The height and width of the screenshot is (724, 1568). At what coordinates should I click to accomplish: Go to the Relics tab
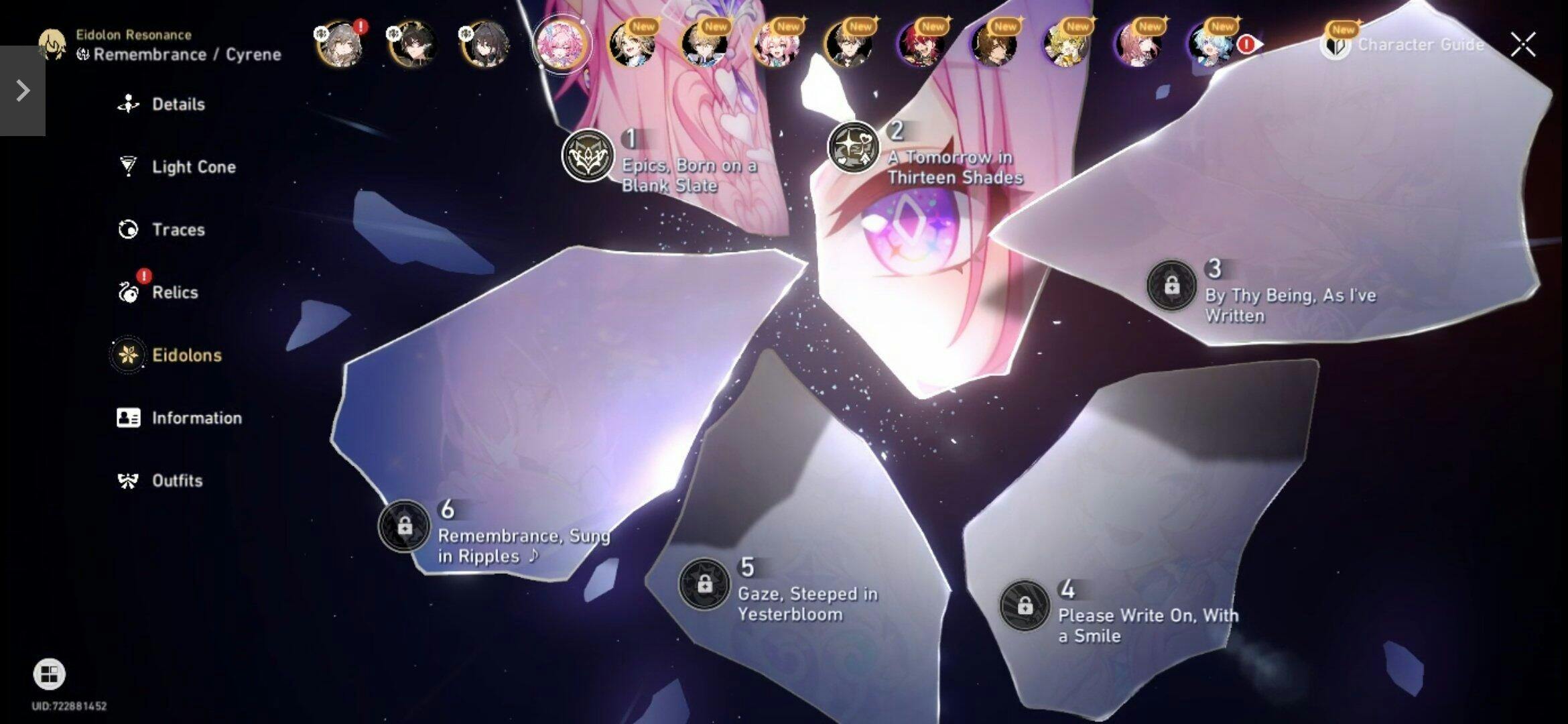point(174,293)
